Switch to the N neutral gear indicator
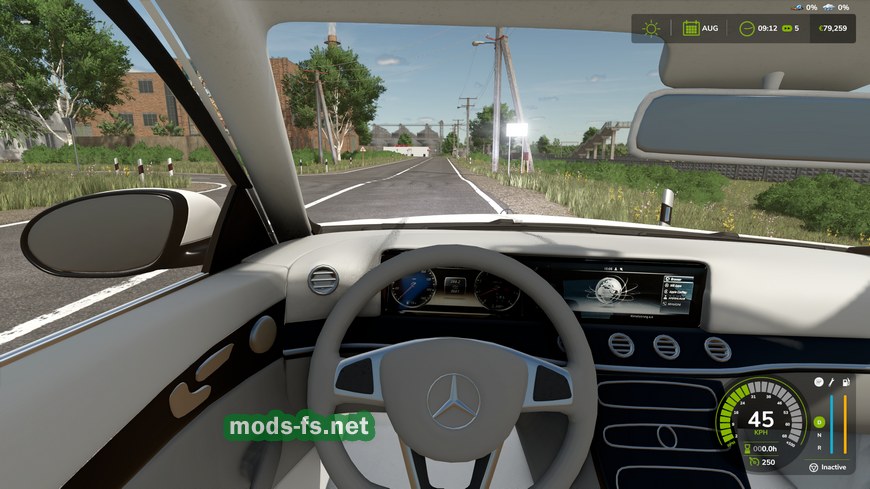 click(818, 435)
